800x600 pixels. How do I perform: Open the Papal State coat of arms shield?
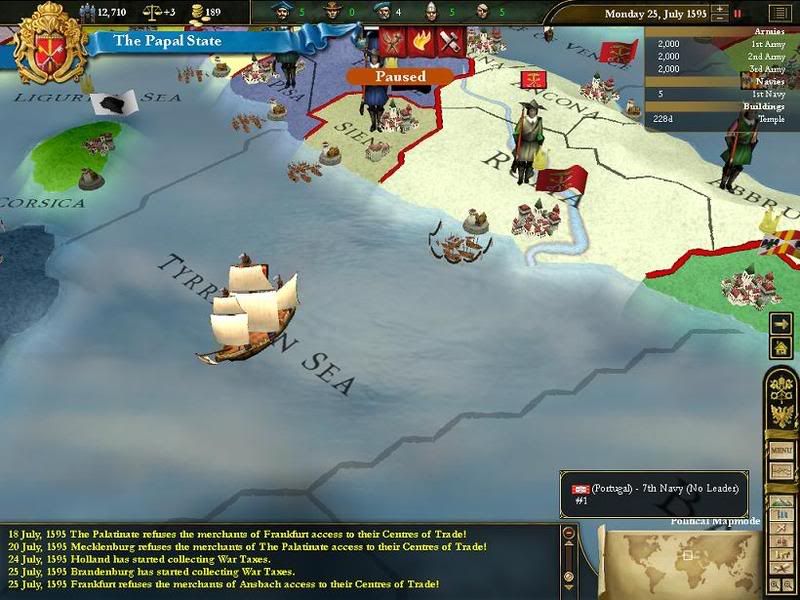click(42, 41)
